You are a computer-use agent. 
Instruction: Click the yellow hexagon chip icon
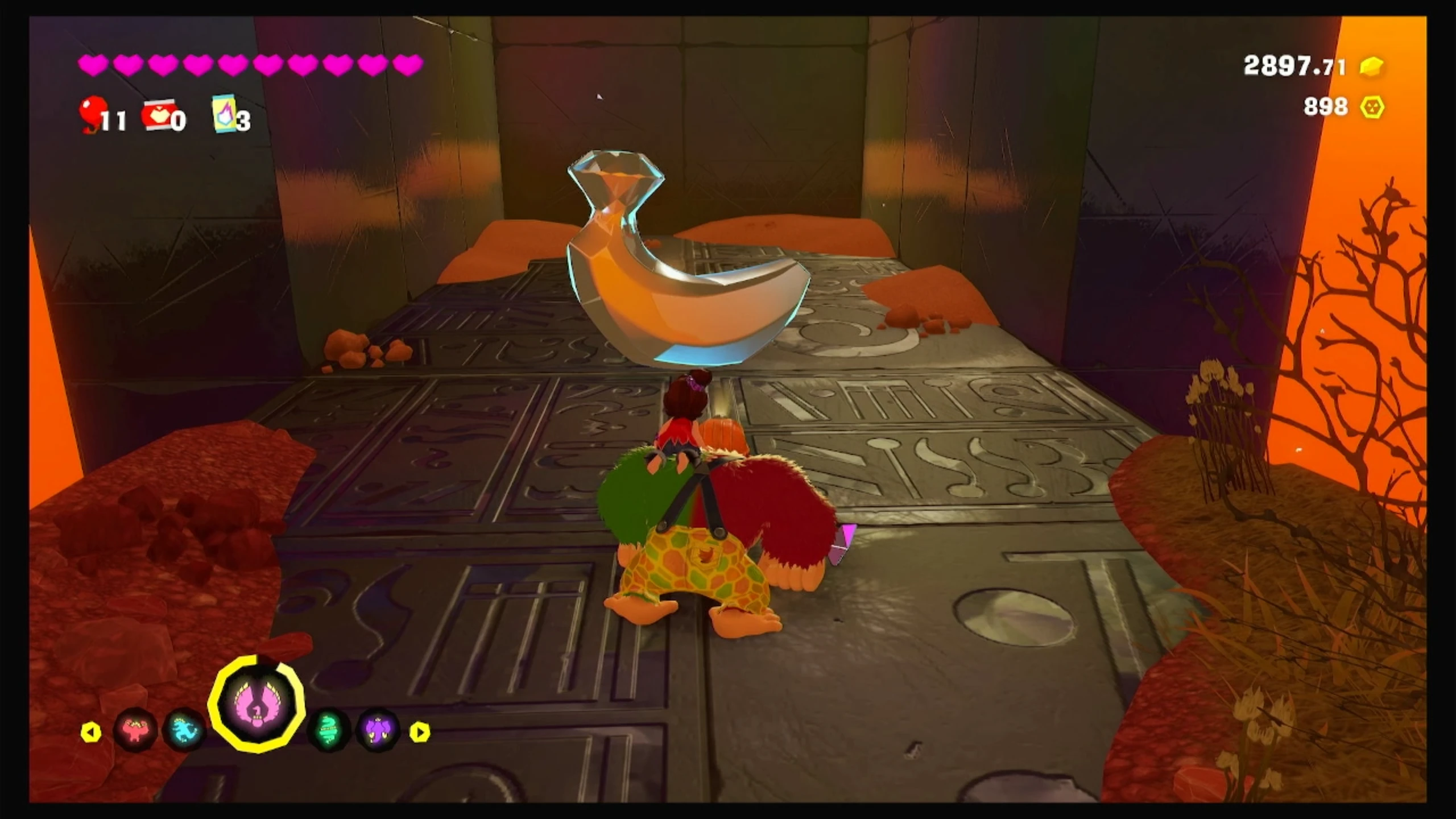(1371, 107)
